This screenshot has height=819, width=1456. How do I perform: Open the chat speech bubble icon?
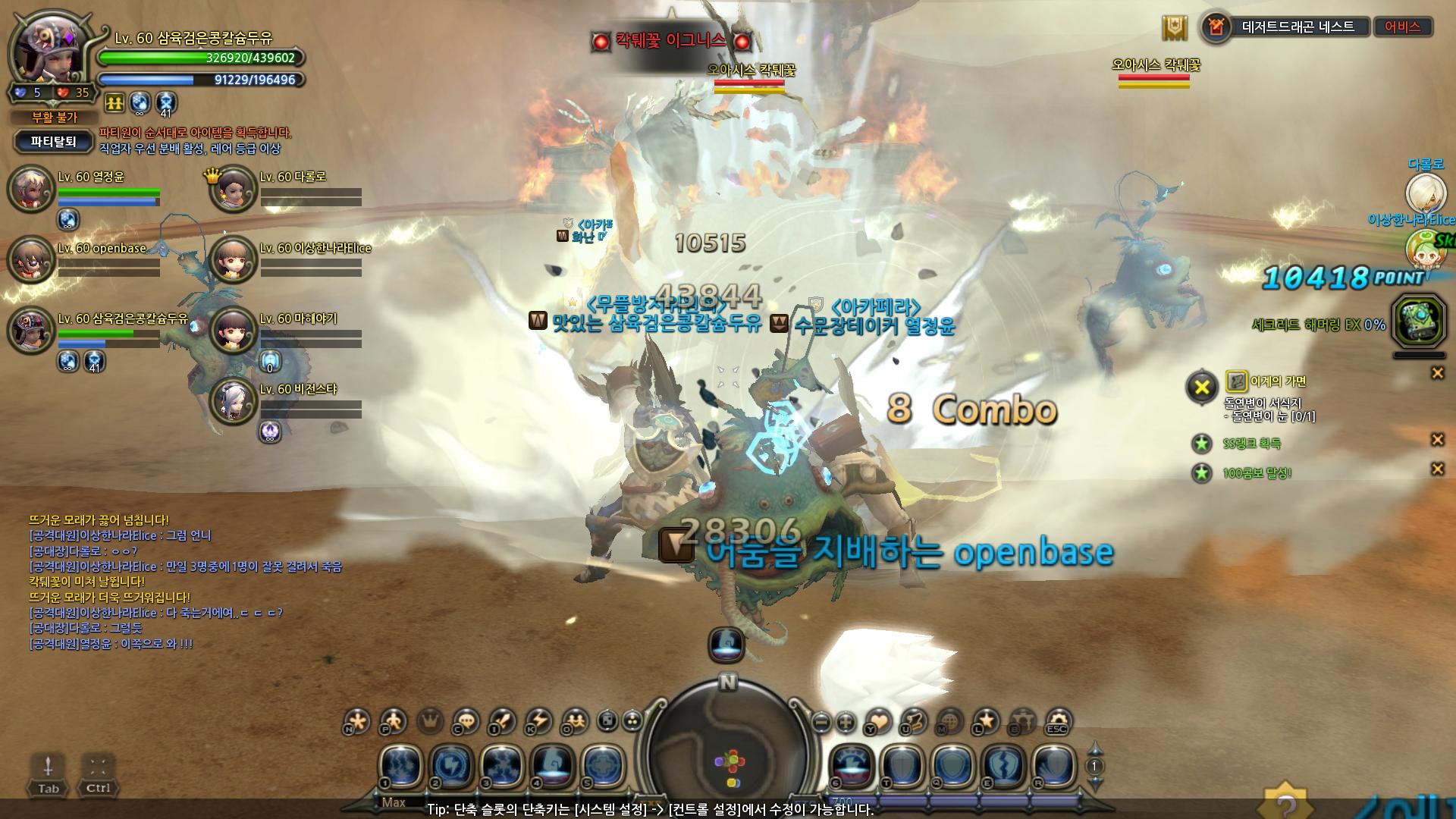(466, 721)
